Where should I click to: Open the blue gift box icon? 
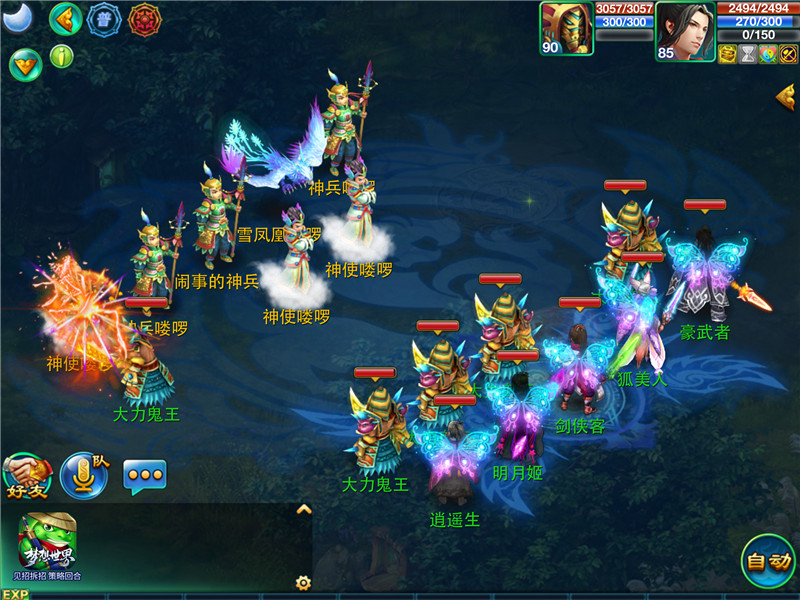103,19
